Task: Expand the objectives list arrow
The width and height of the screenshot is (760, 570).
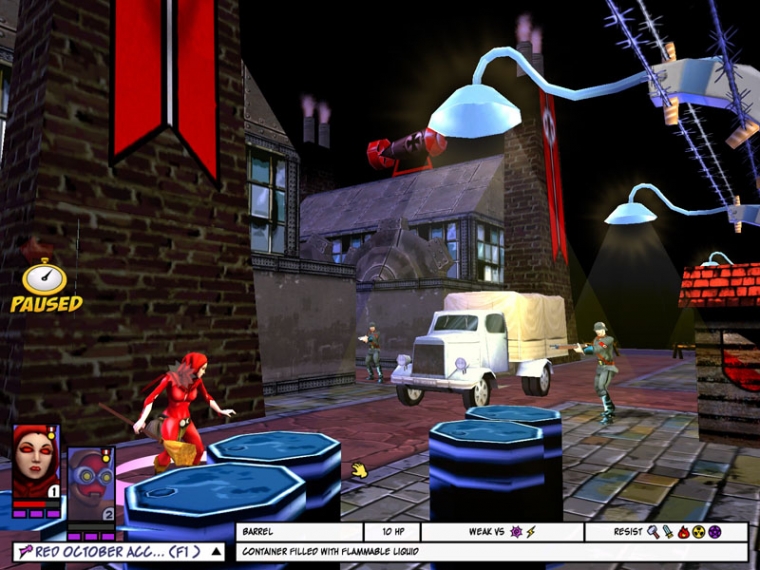Action: tap(216, 551)
